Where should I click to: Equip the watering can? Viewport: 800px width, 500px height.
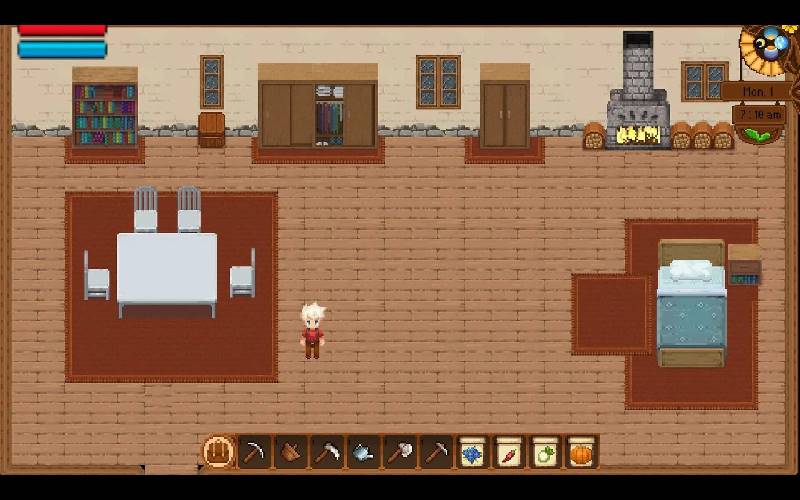(x=363, y=452)
